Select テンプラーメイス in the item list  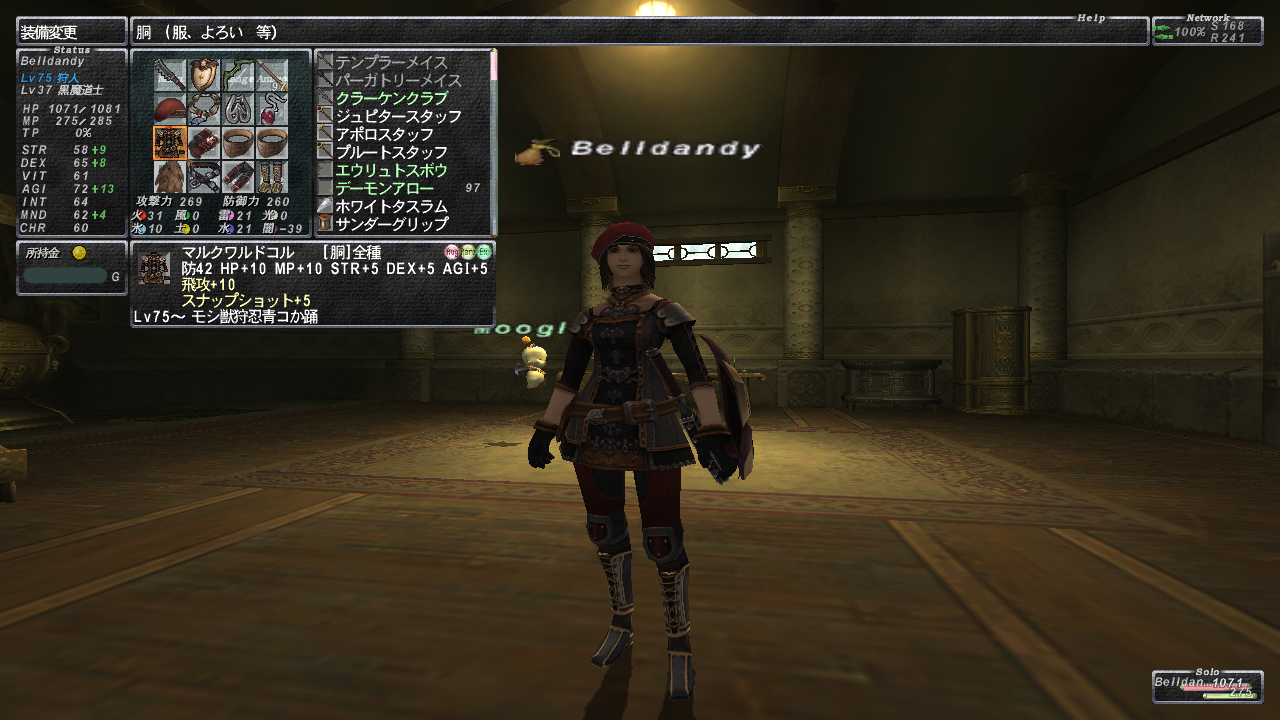(x=391, y=62)
